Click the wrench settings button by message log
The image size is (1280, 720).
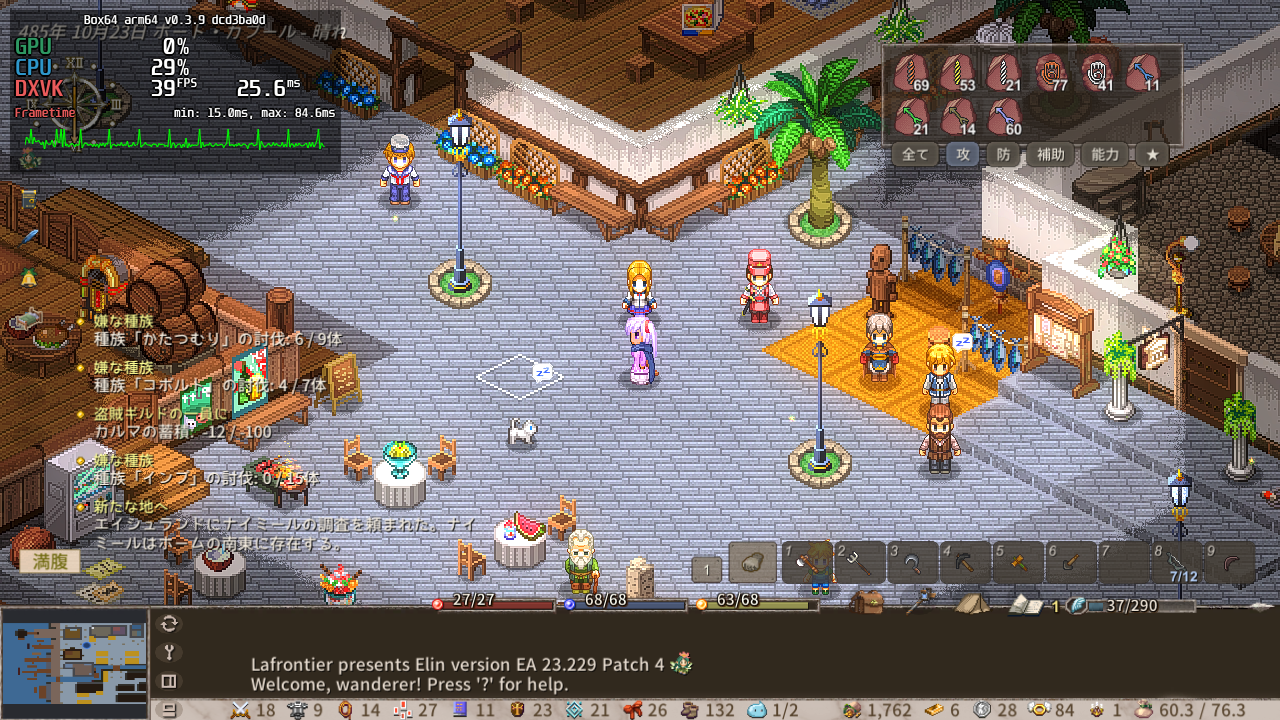pos(169,653)
